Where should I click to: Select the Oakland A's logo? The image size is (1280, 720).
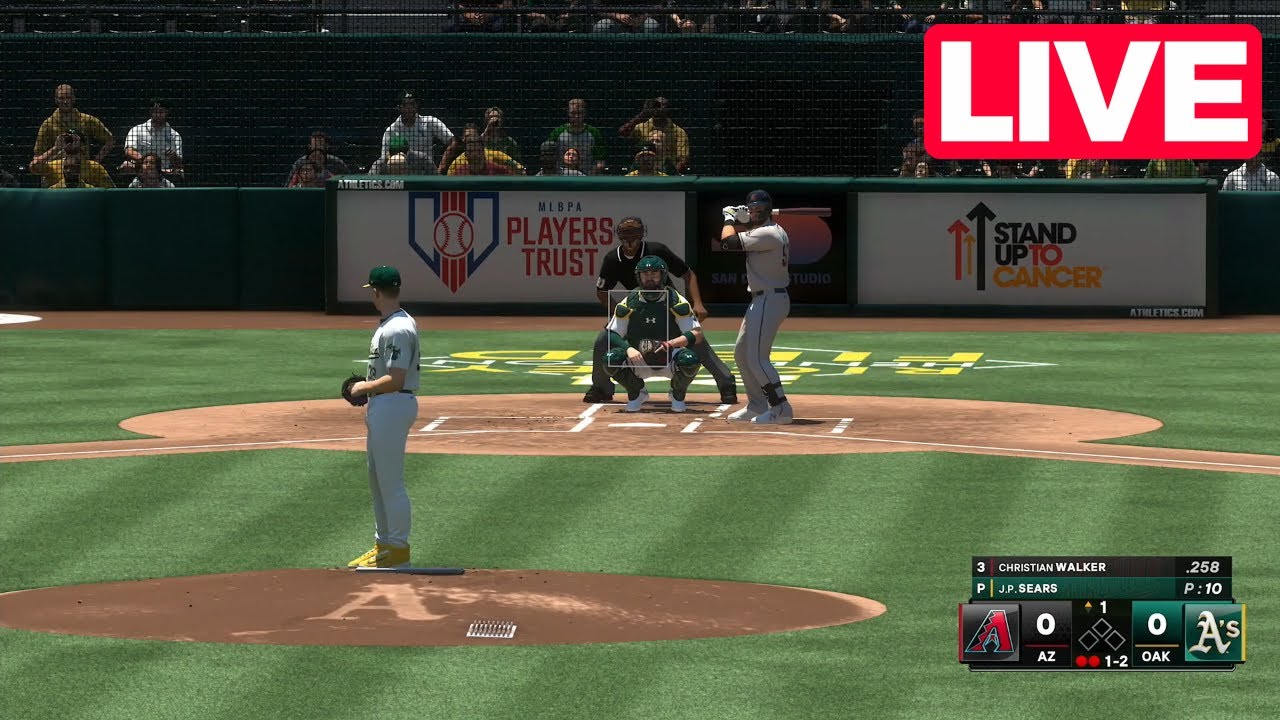pyautogui.click(x=1215, y=632)
